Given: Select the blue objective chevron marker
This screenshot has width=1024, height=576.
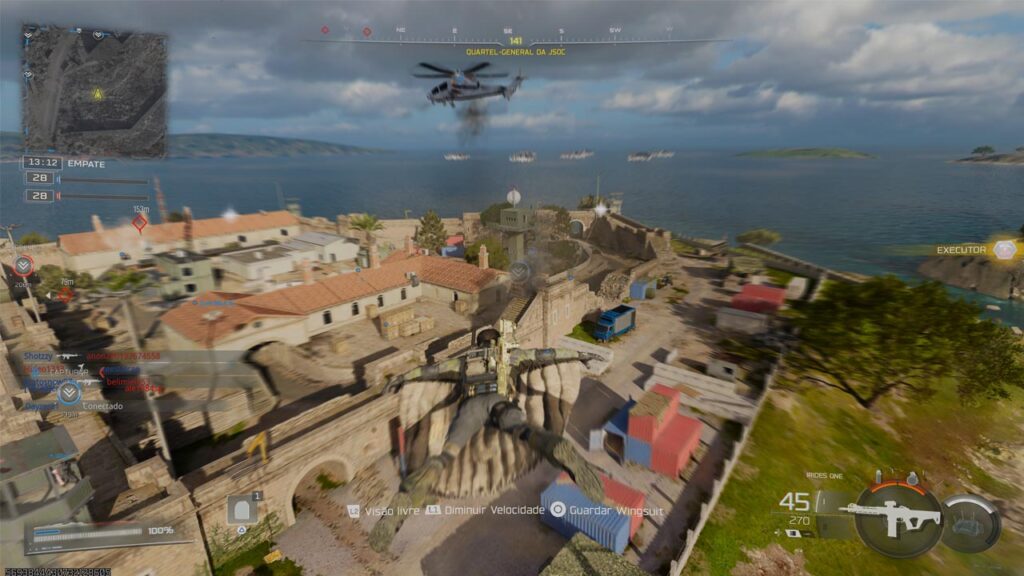Looking at the screenshot, I should [x=69, y=392].
